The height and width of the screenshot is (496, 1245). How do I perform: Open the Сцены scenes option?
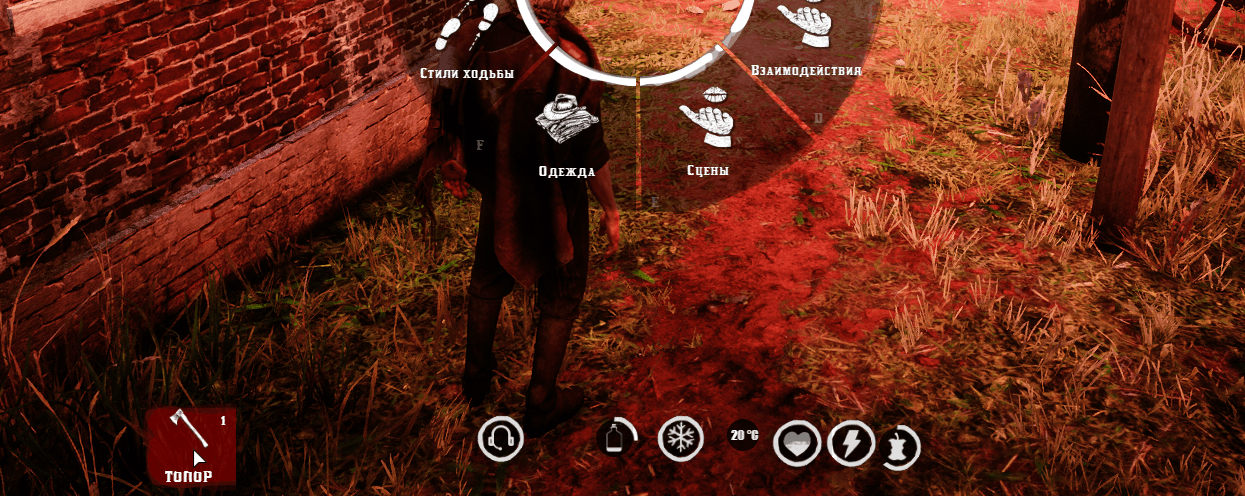pos(707,118)
